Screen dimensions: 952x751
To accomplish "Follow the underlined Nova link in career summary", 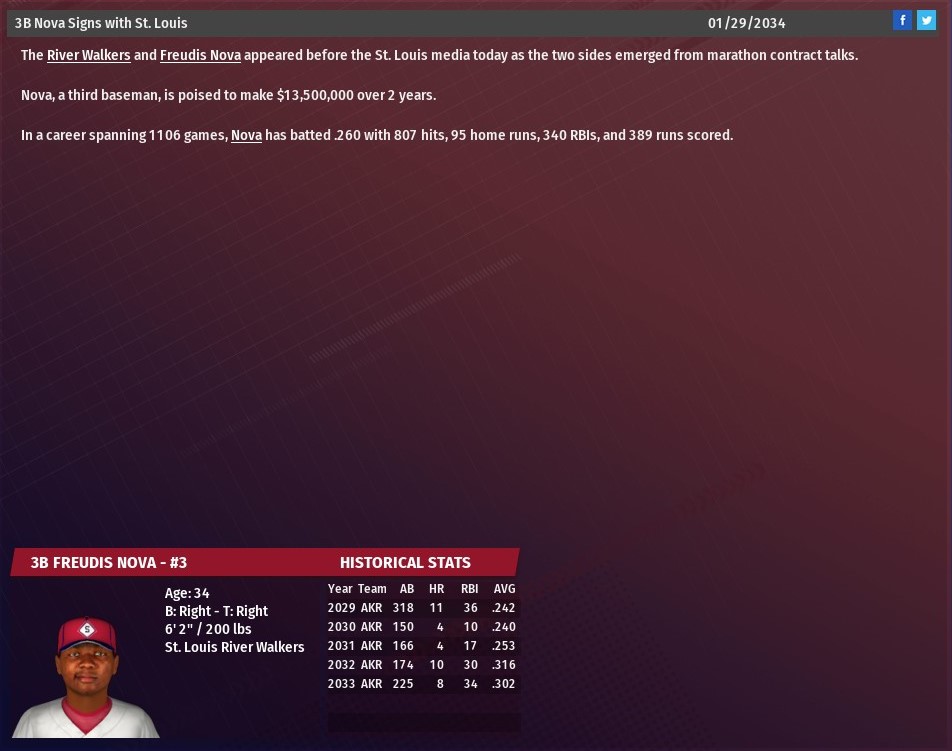I will click(246, 135).
